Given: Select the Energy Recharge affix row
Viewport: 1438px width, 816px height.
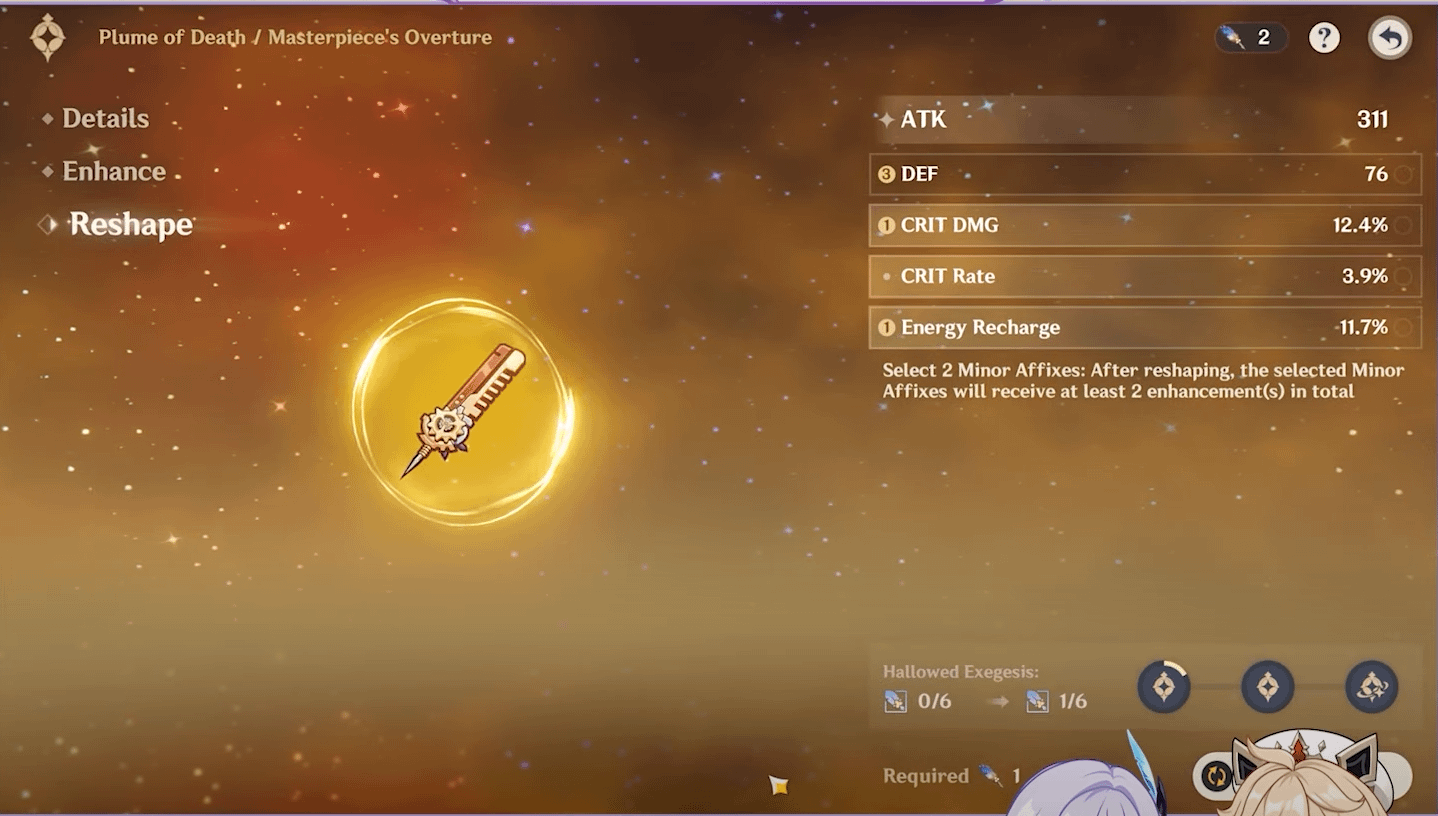Looking at the screenshot, I should (1144, 327).
